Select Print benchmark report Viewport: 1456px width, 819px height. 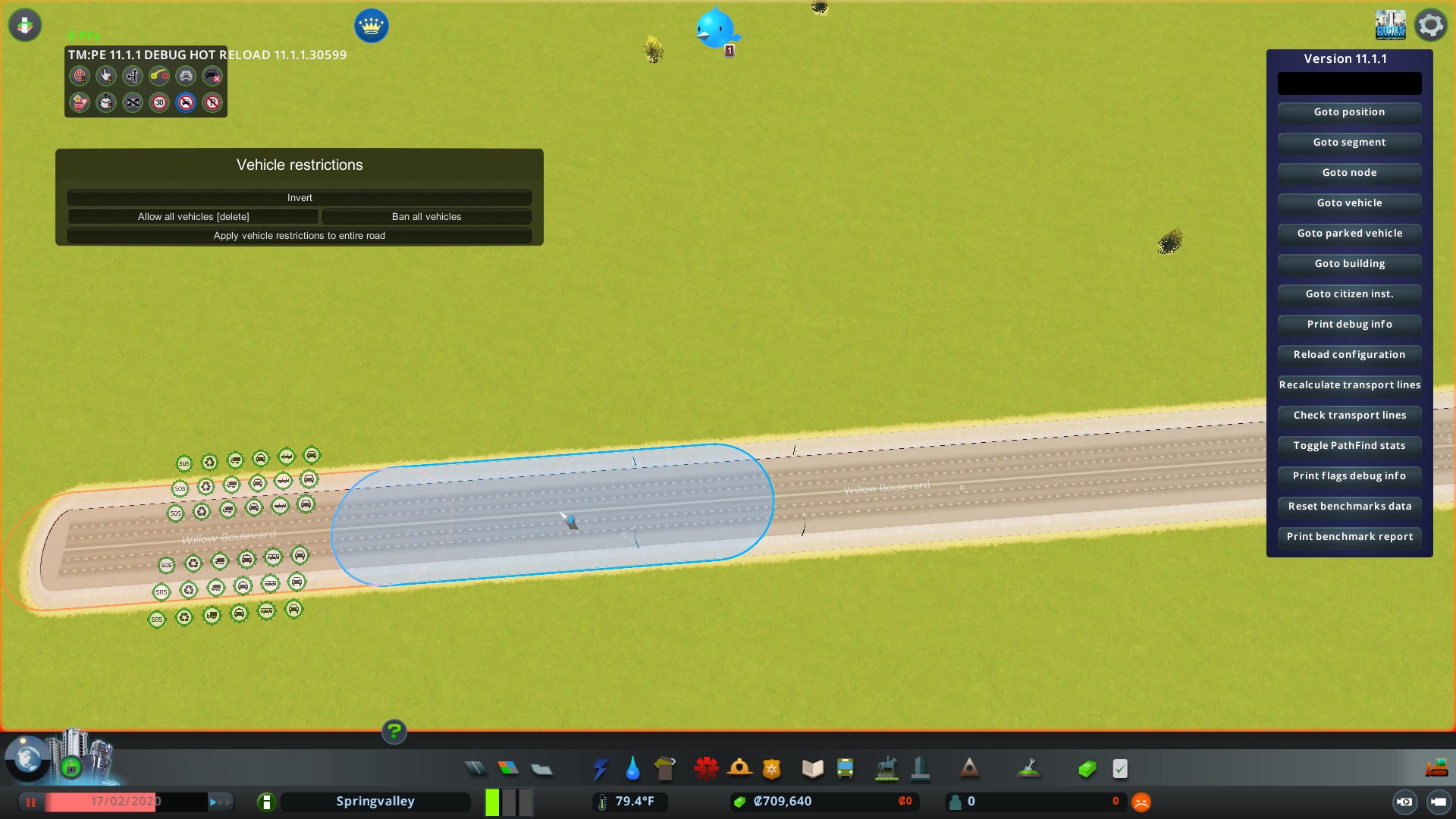pyautogui.click(x=1349, y=536)
